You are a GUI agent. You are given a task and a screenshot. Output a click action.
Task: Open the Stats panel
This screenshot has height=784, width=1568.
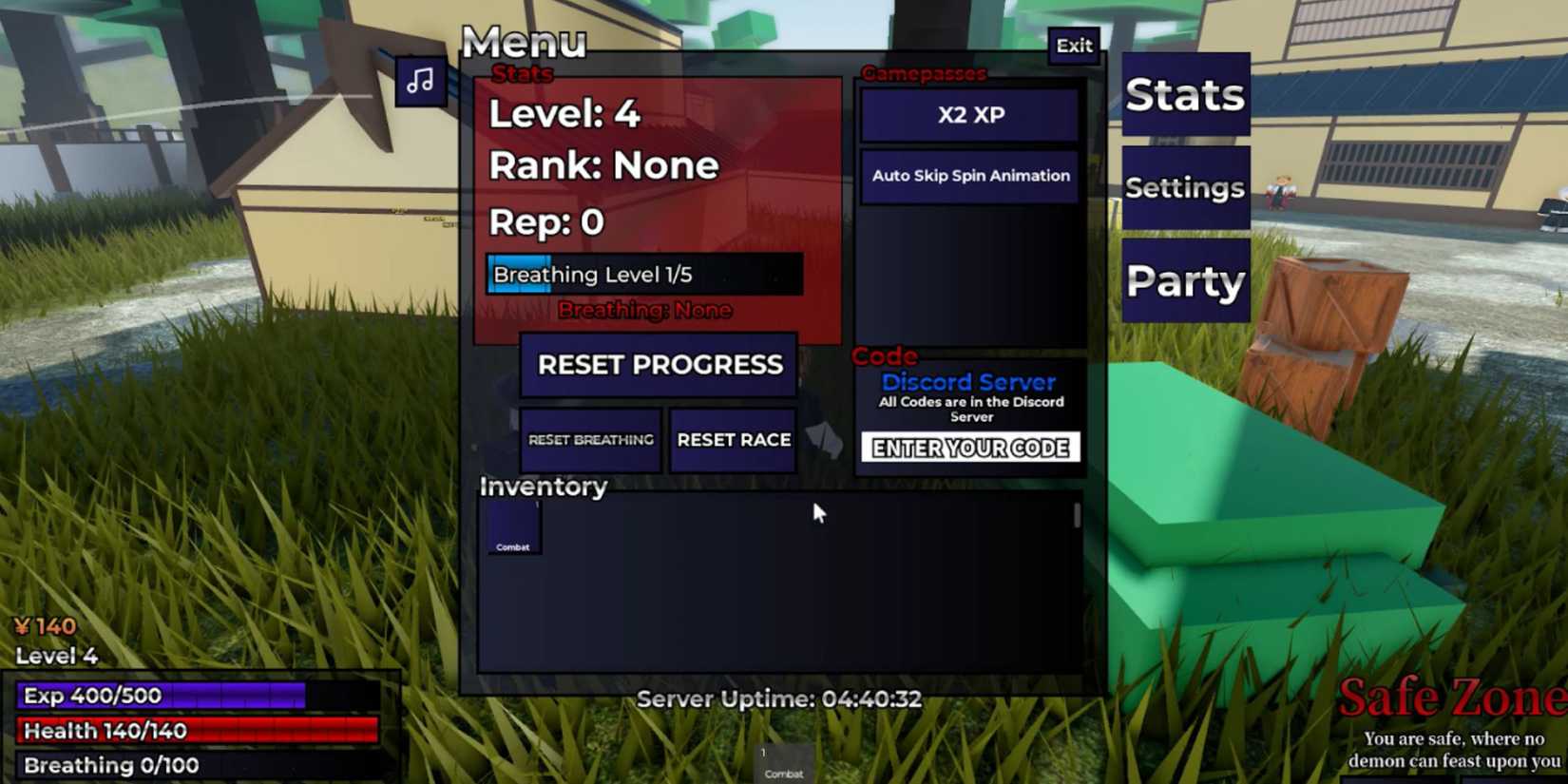pos(1184,94)
